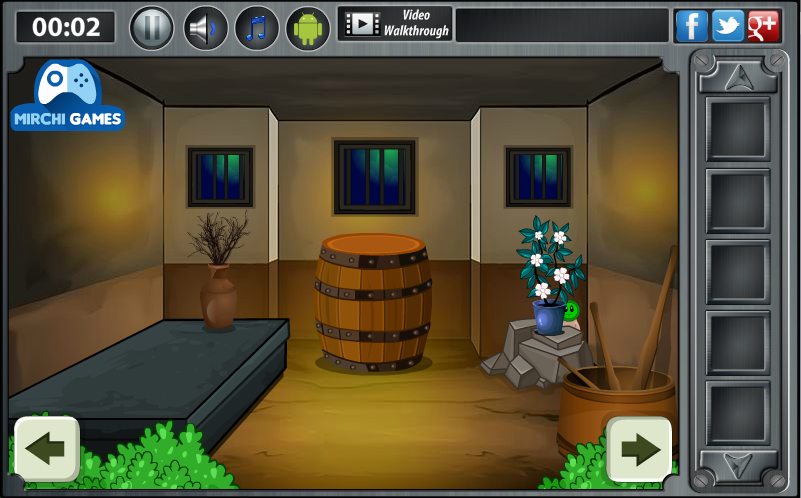This screenshot has width=801, height=498.
Task: Share the game on Google Plus
Action: coord(763,26)
